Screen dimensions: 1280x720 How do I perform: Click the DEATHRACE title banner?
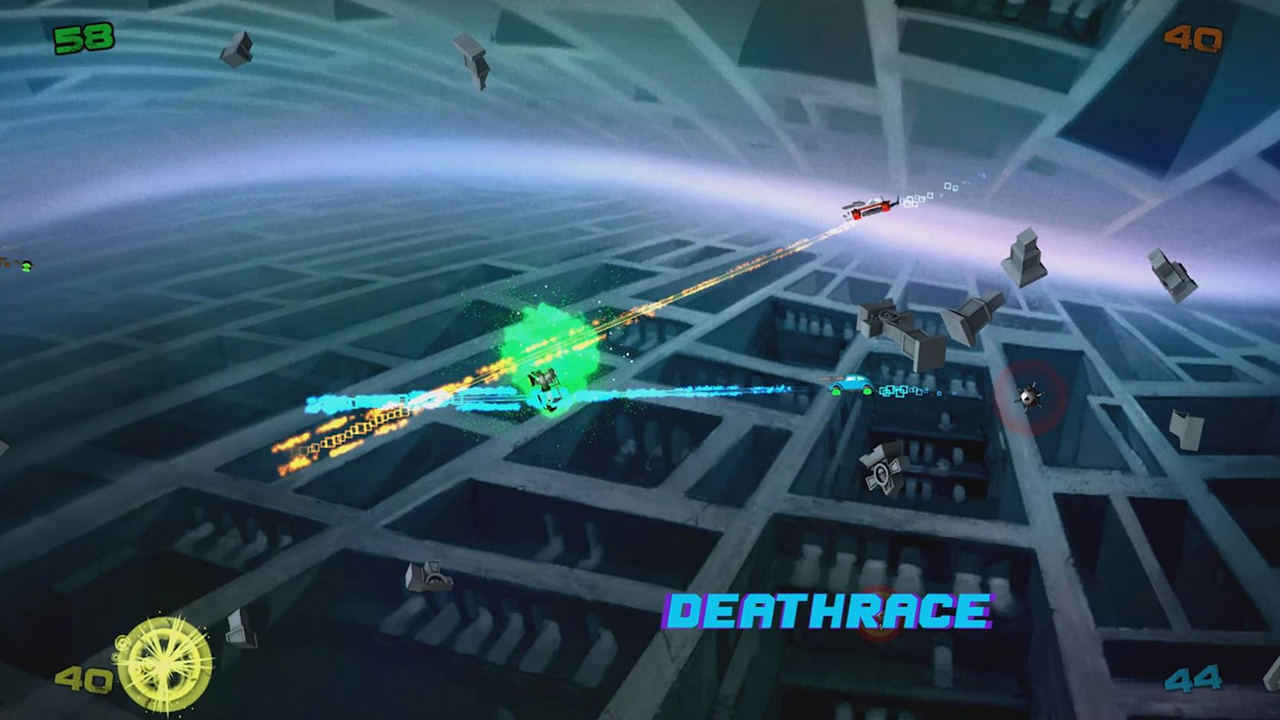826,611
